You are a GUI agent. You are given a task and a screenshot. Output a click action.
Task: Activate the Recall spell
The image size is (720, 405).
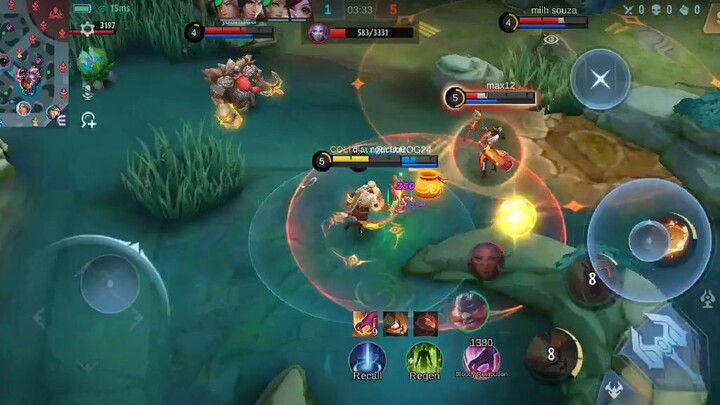[x=367, y=359]
